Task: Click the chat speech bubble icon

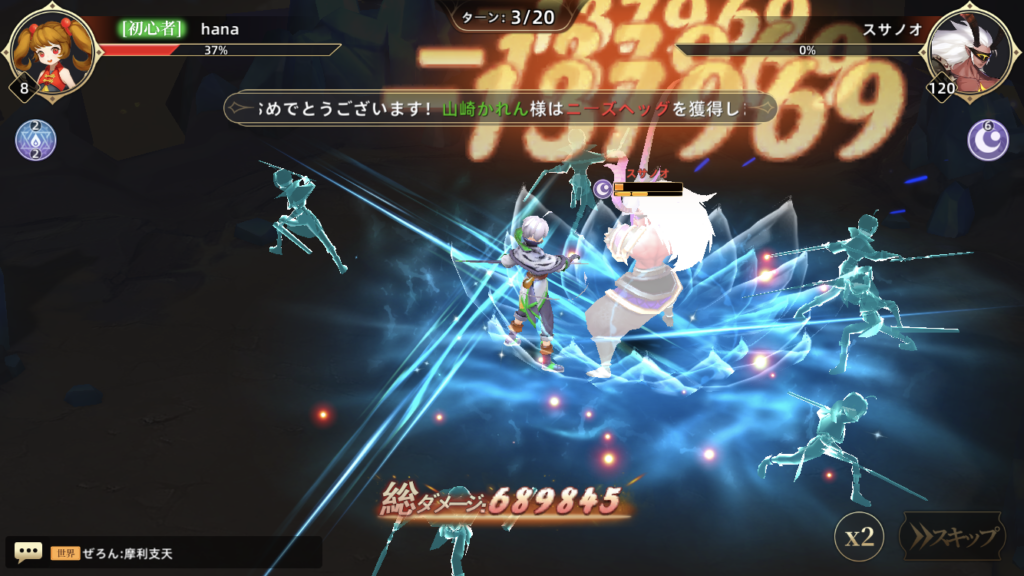Action: [28, 552]
